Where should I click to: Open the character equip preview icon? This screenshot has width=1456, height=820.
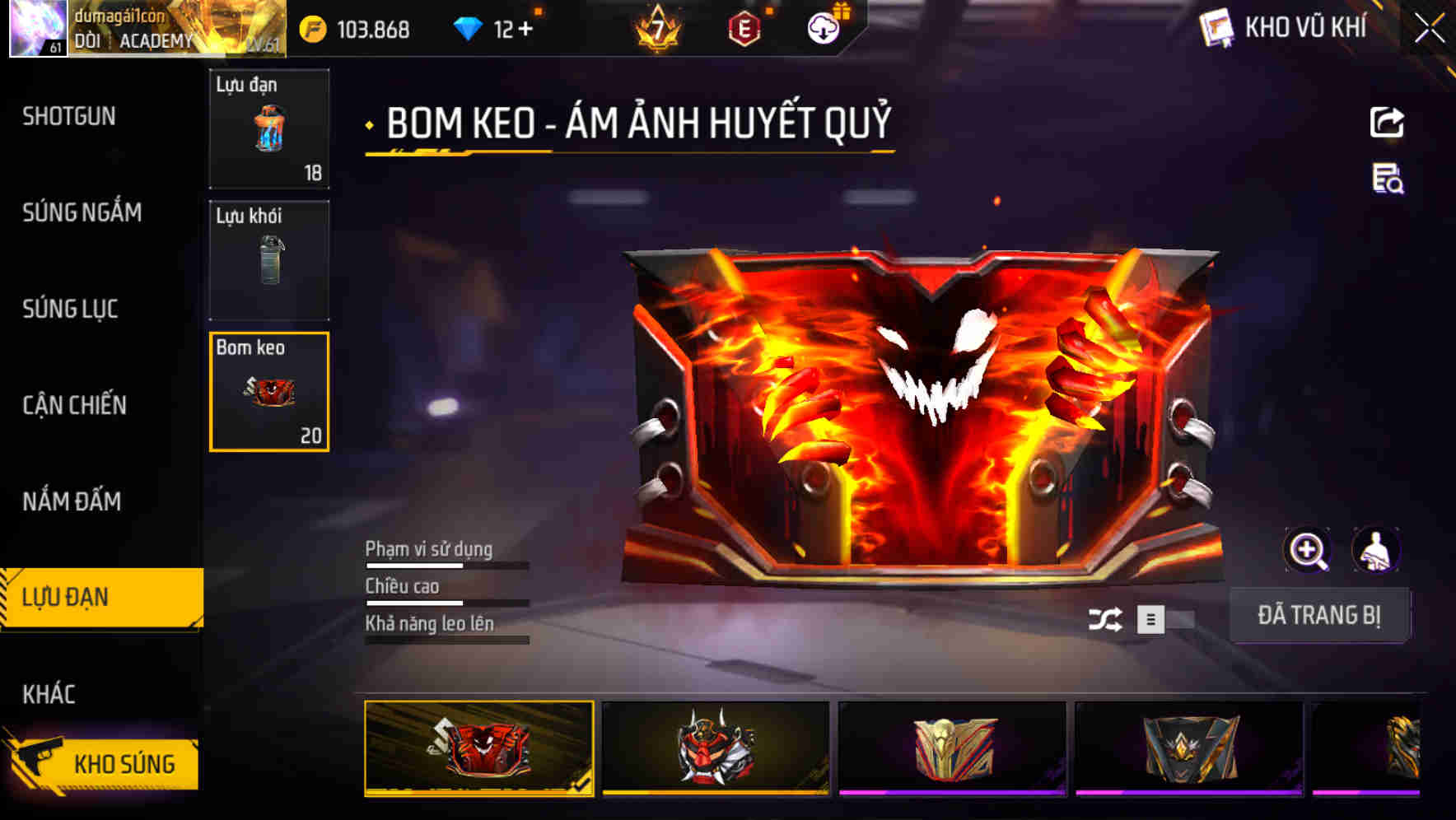pos(1375,549)
